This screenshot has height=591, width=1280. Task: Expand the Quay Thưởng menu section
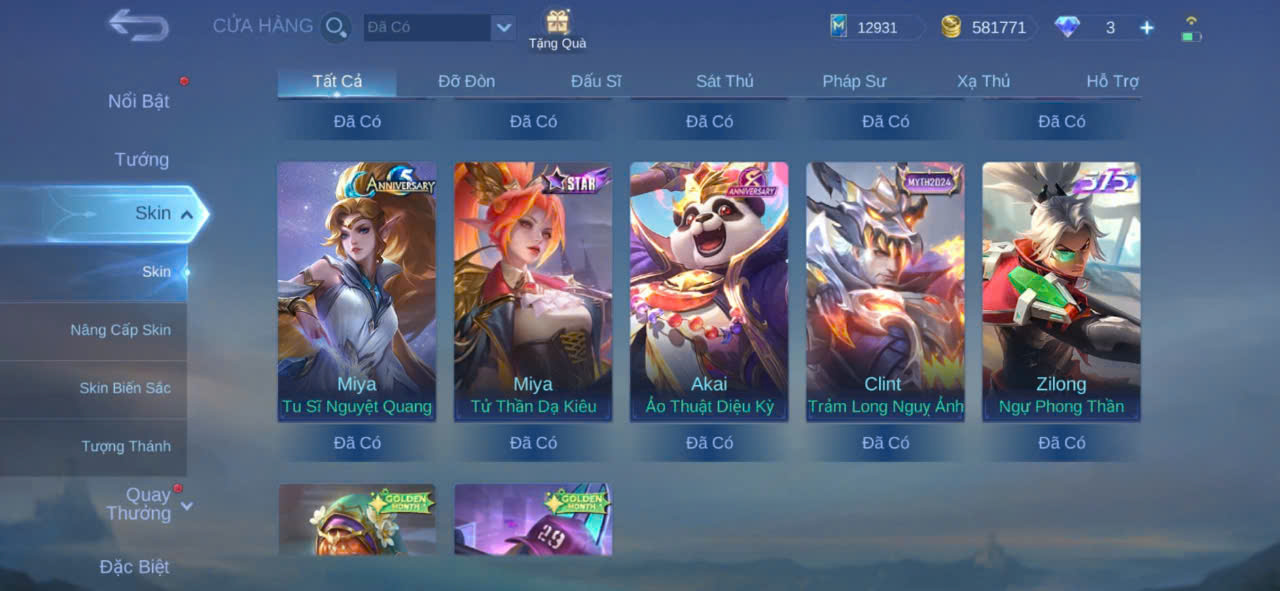pyautogui.click(x=148, y=504)
